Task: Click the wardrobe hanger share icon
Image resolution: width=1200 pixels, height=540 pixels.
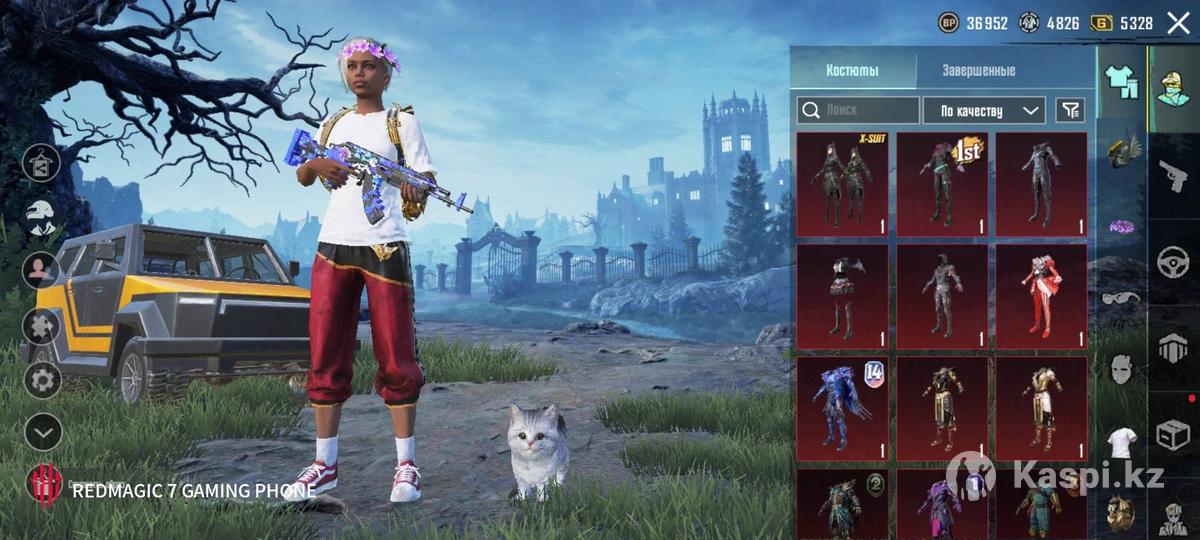Action: click(x=42, y=162)
